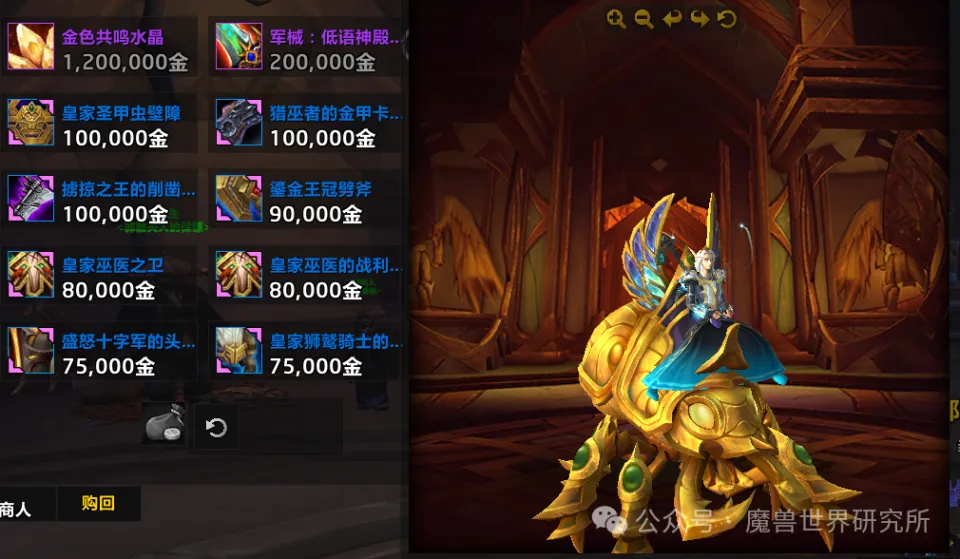Rotate the previewed model left
This screenshot has height=559, width=960.
click(672, 19)
